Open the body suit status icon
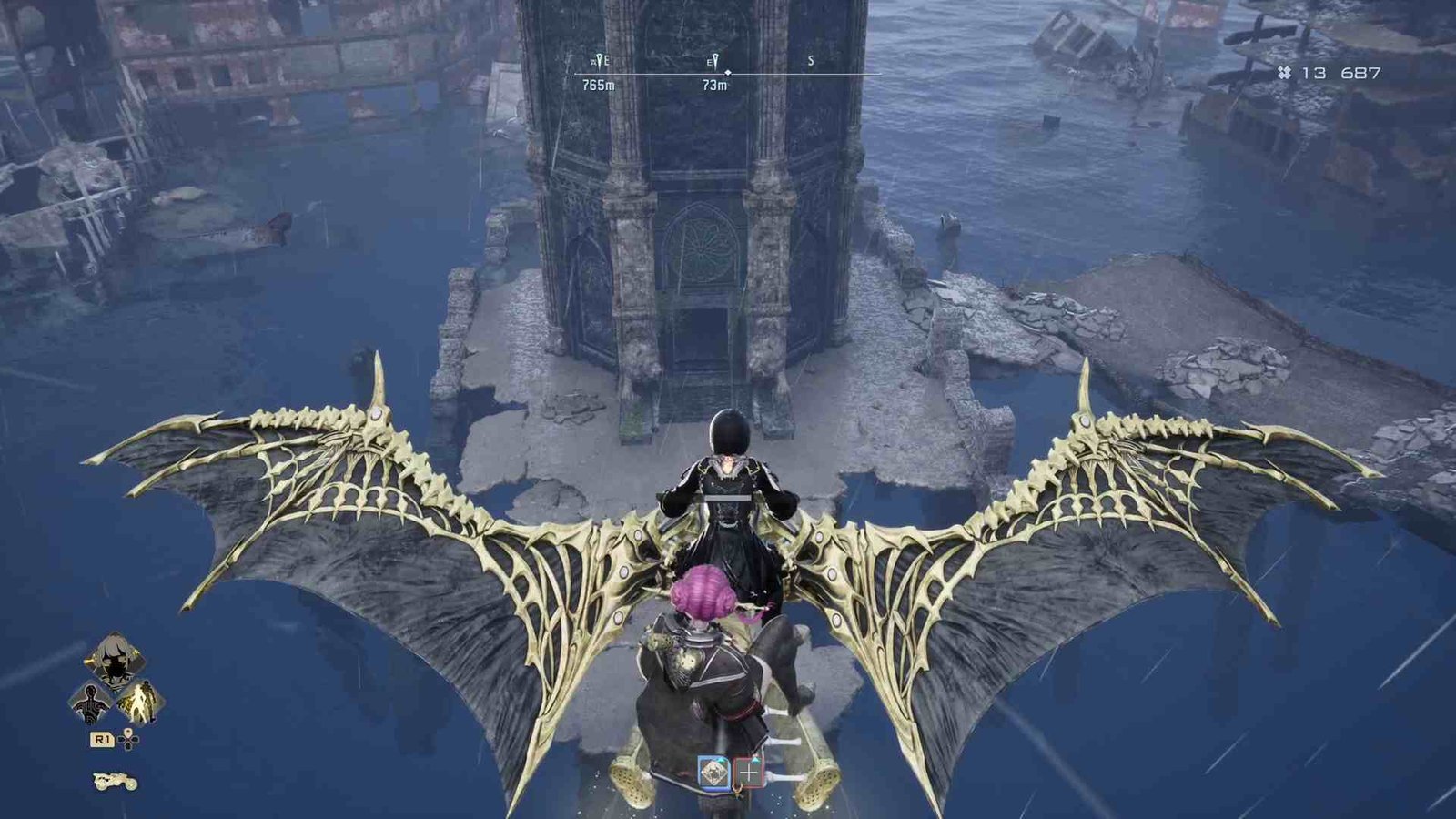The height and width of the screenshot is (819, 1456). (91, 703)
